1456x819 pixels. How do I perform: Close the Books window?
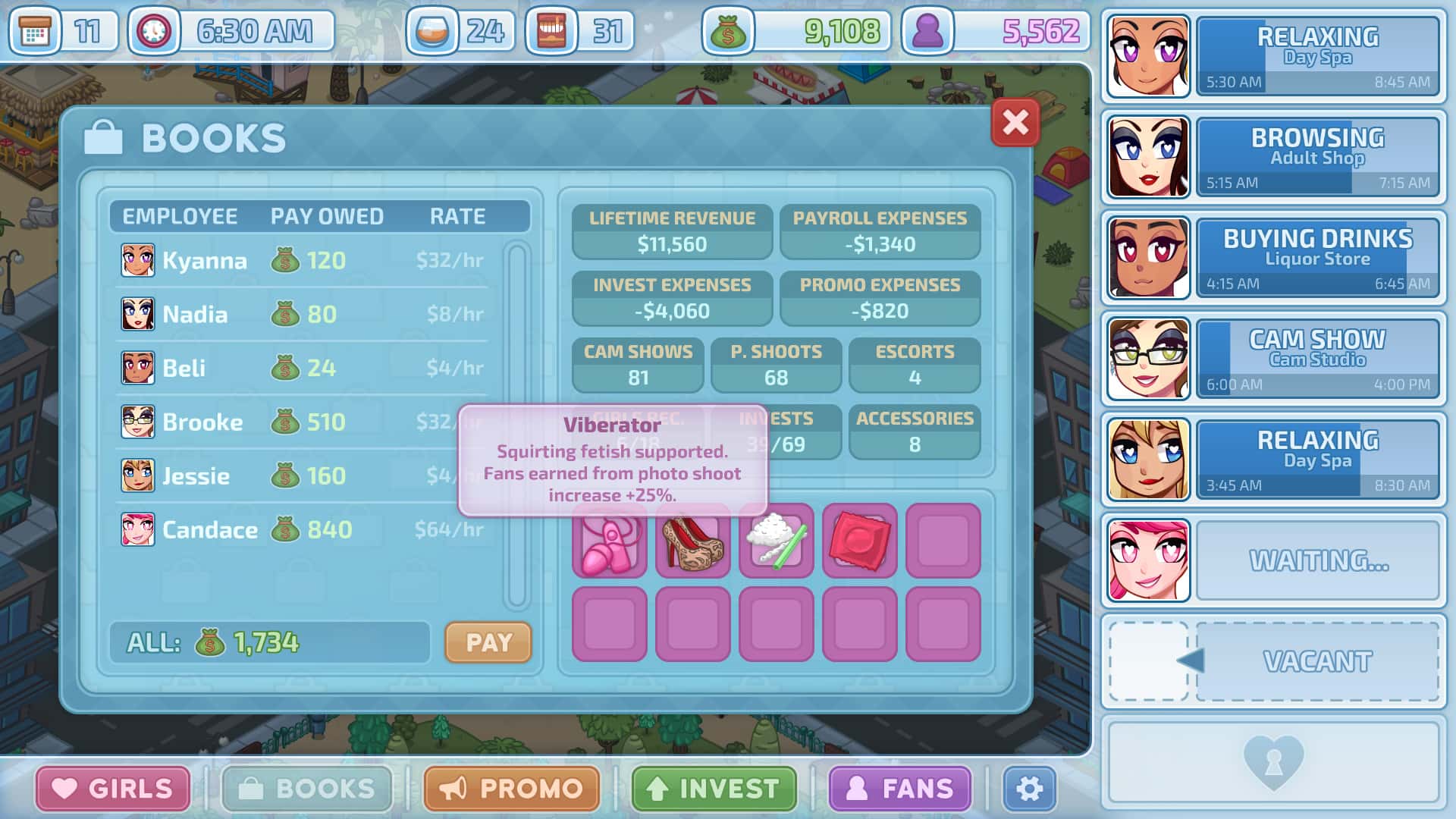1015,122
